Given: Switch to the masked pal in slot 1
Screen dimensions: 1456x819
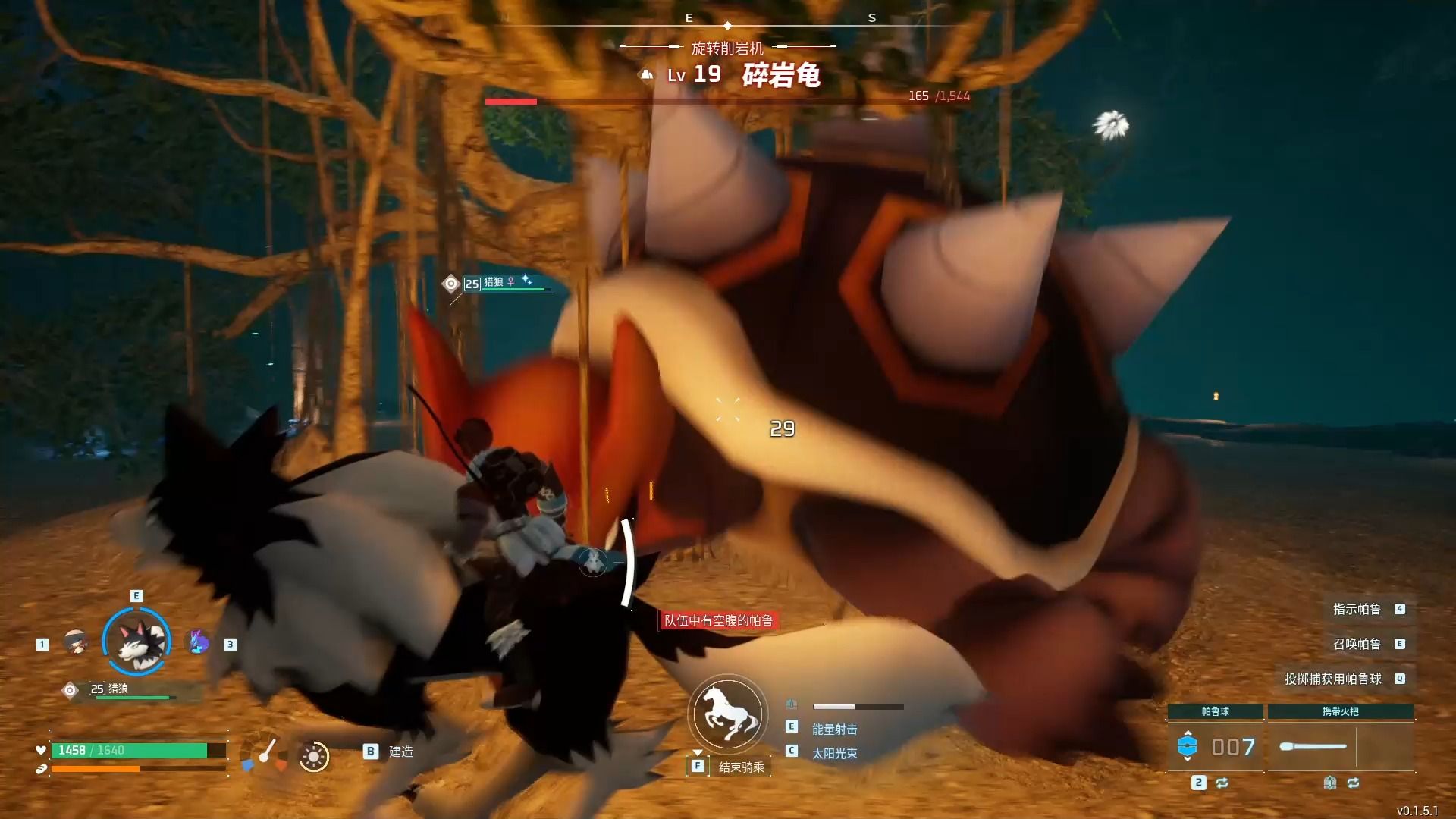Looking at the screenshot, I should 75,642.
